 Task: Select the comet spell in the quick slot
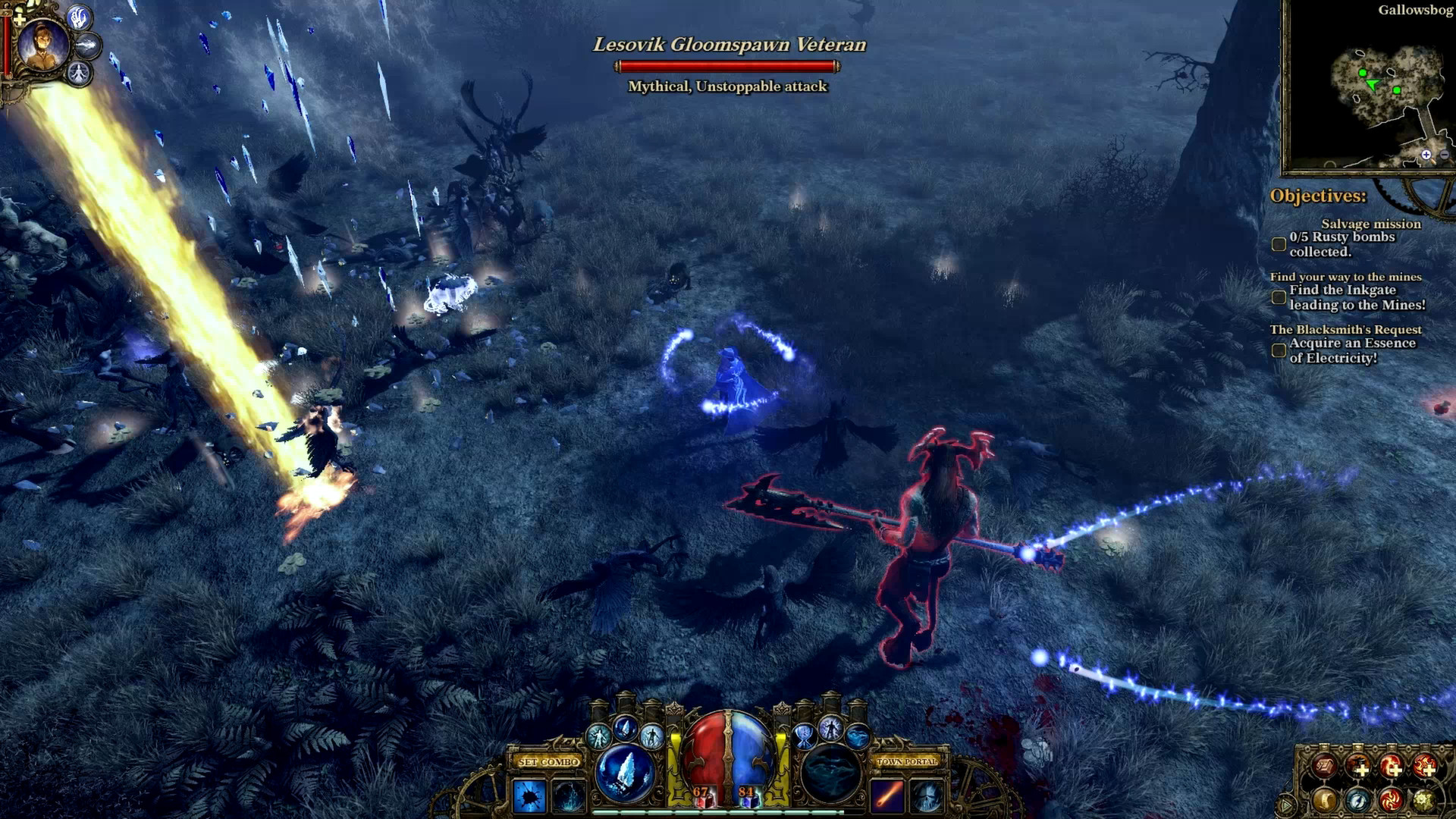pos(889,797)
